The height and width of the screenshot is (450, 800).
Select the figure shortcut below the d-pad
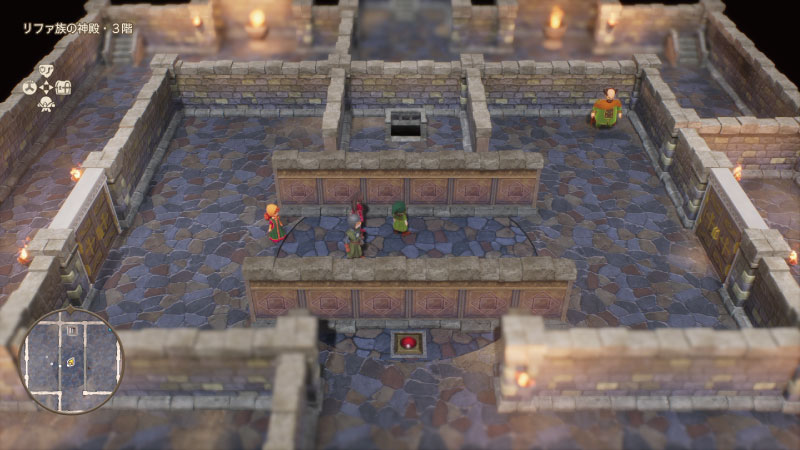point(46,103)
